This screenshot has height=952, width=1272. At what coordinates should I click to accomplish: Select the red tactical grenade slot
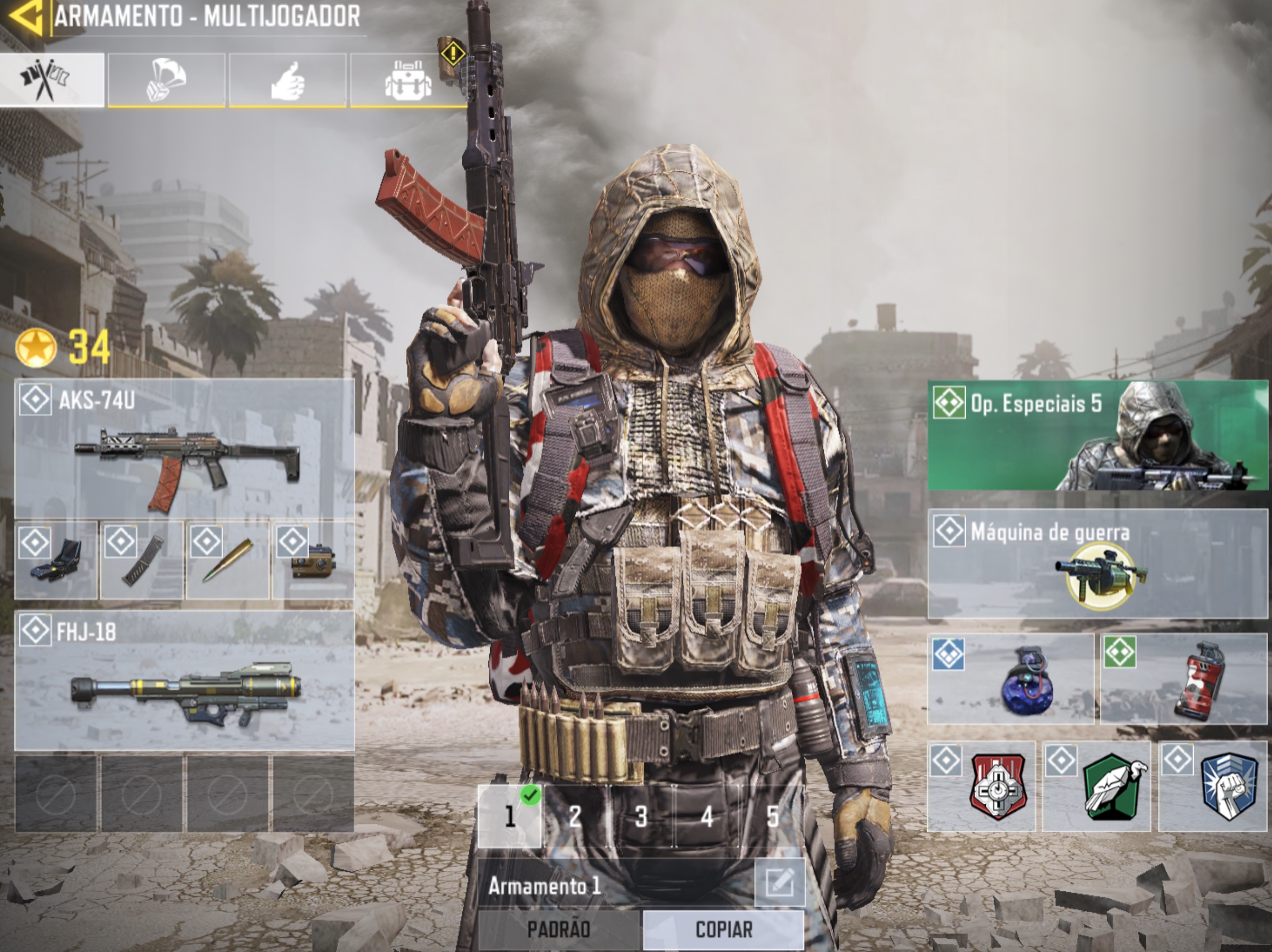pos(1183,679)
